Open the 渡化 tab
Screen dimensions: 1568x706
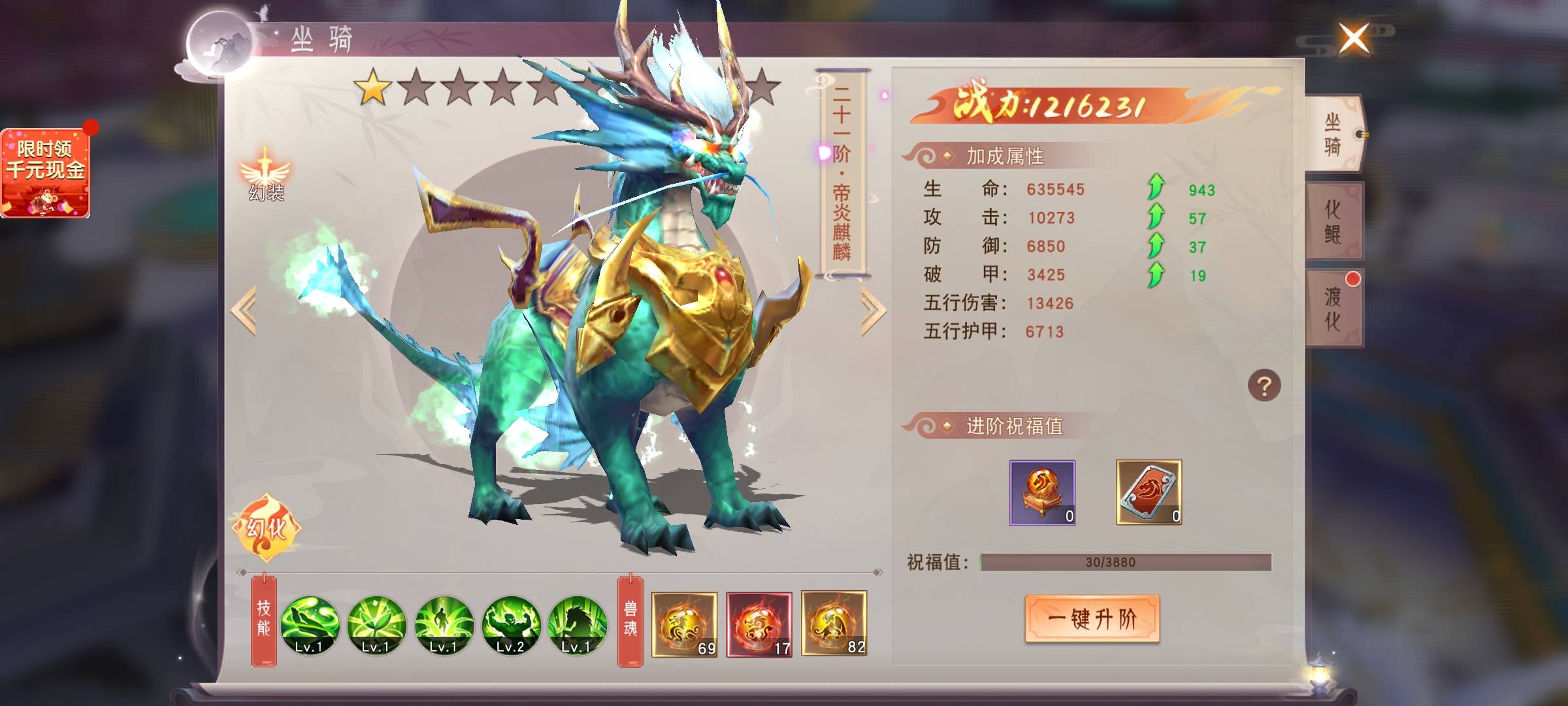1333,308
